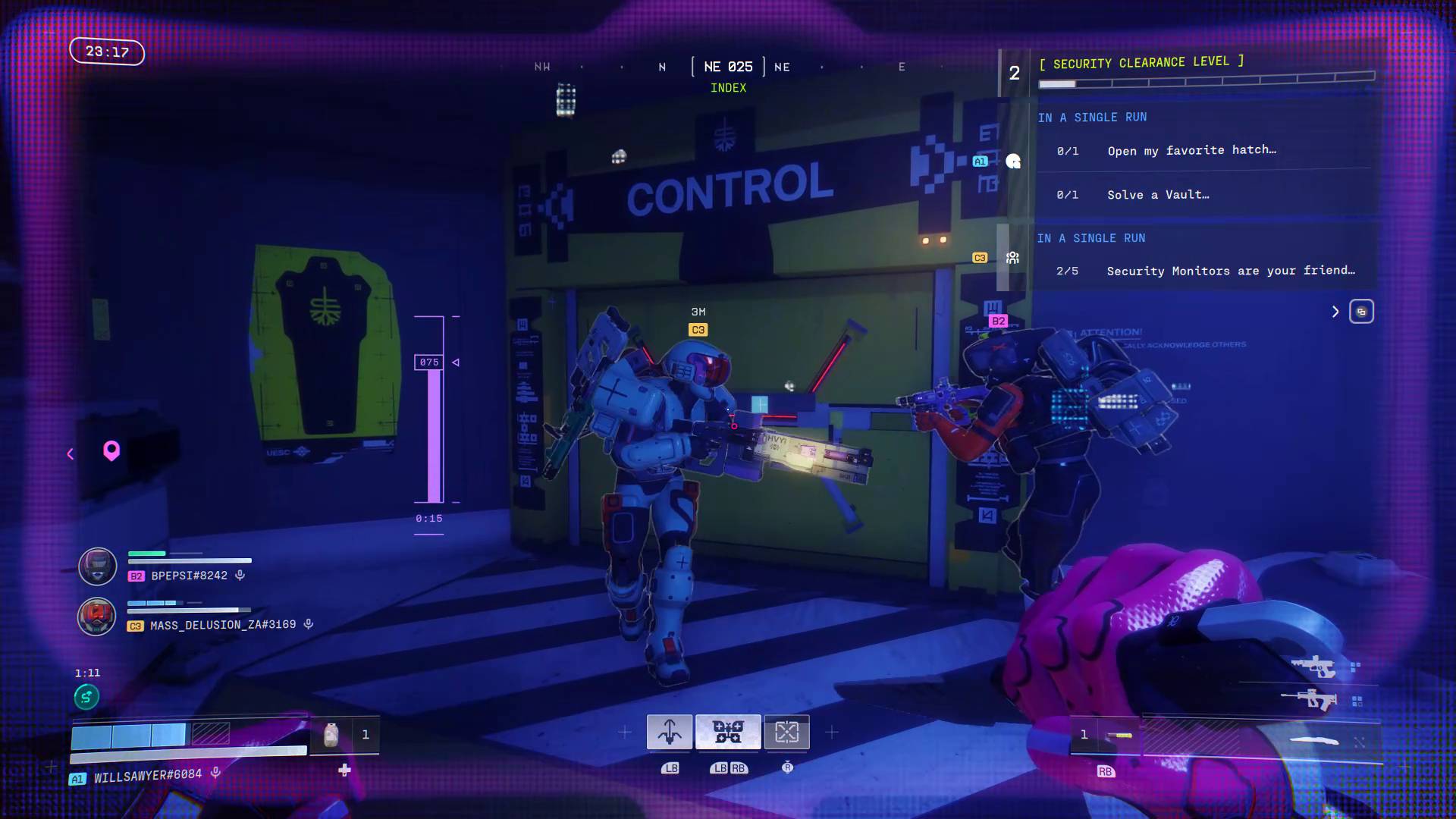The width and height of the screenshot is (1456, 819).
Task: Select the first IN A SINGLE RUN section header
Action: [1092, 117]
